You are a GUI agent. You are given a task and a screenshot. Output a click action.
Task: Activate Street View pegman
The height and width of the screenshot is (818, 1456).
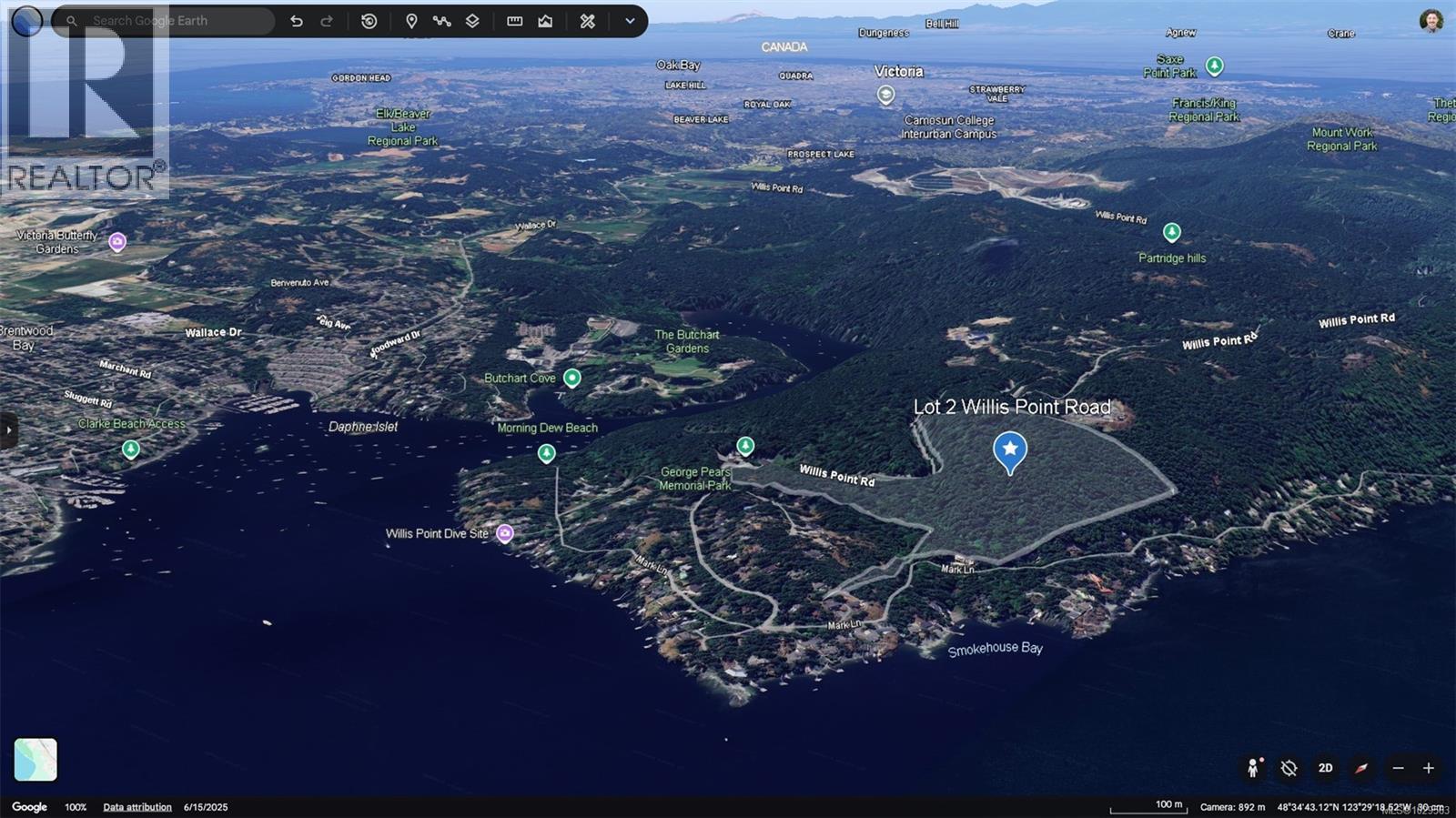tap(1254, 768)
